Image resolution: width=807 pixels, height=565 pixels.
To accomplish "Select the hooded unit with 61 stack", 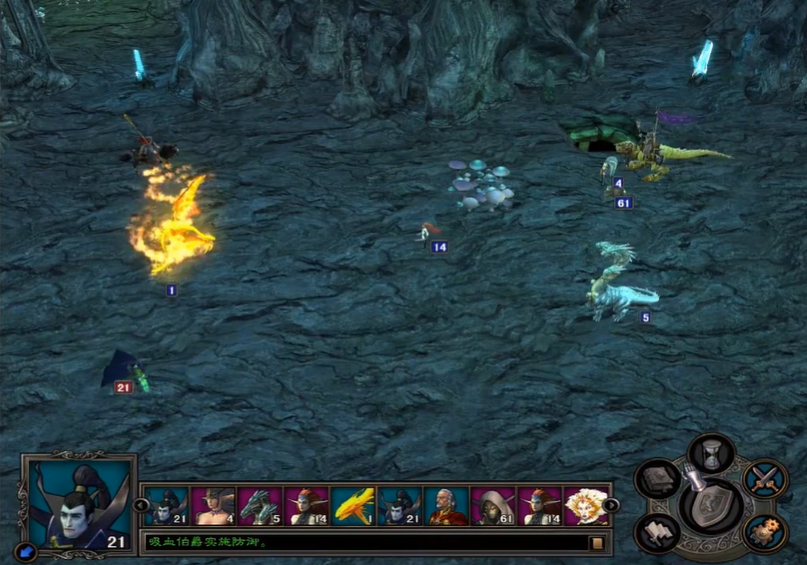I will [493, 507].
